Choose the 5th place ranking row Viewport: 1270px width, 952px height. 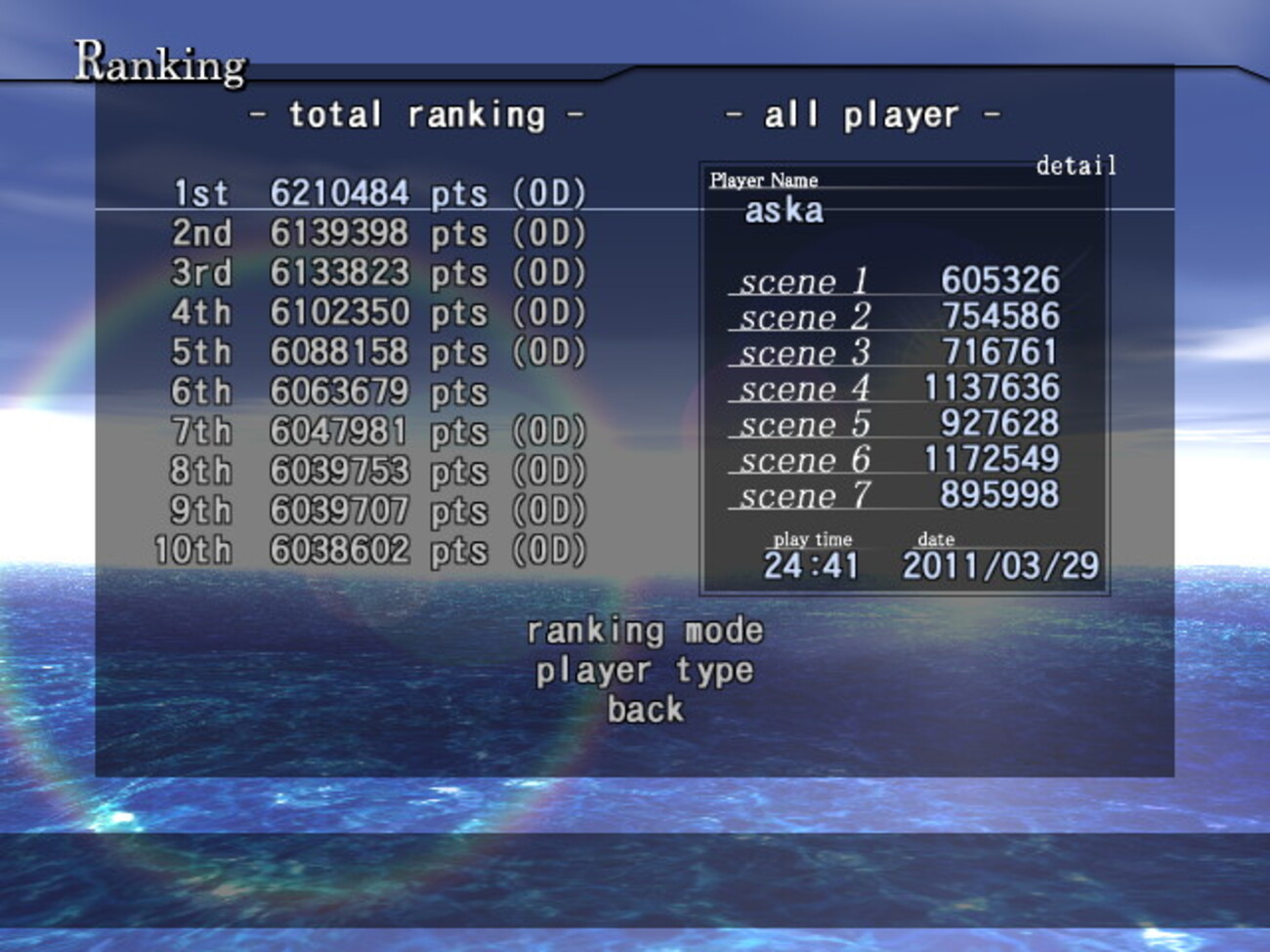tap(379, 352)
